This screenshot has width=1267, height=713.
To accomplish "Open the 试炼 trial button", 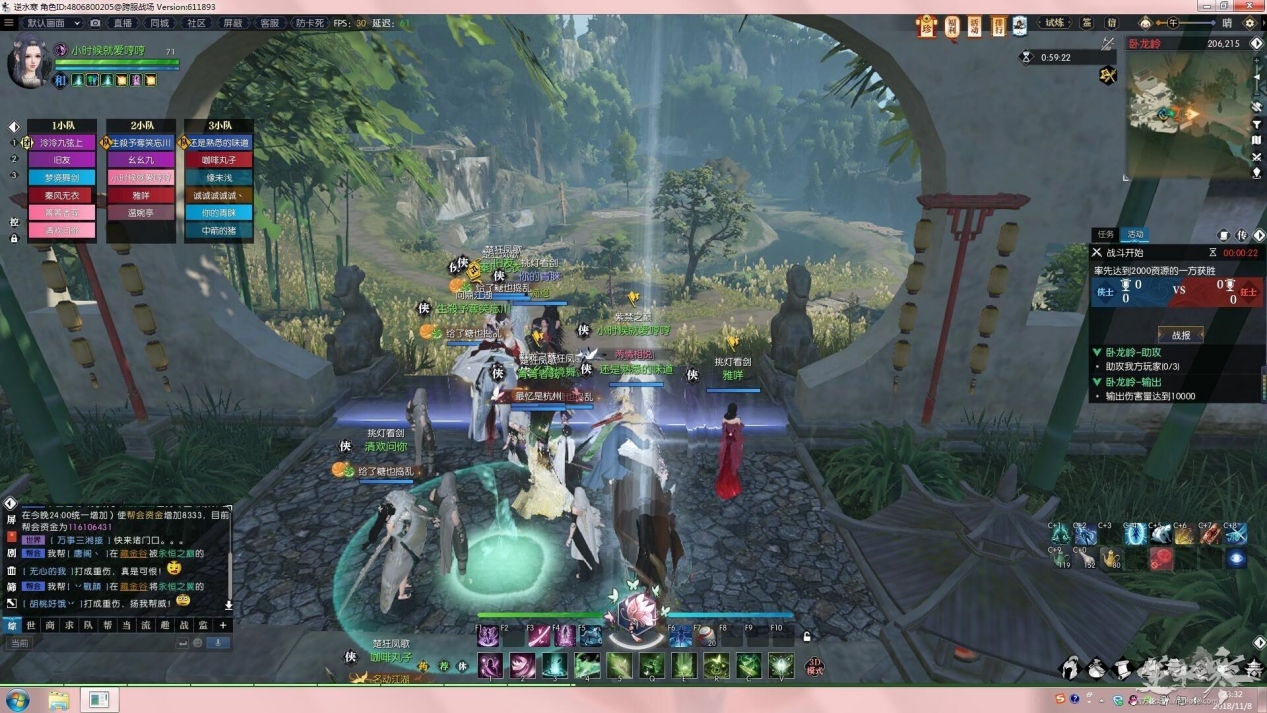I will pyautogui.click(x=1054, y=23).
